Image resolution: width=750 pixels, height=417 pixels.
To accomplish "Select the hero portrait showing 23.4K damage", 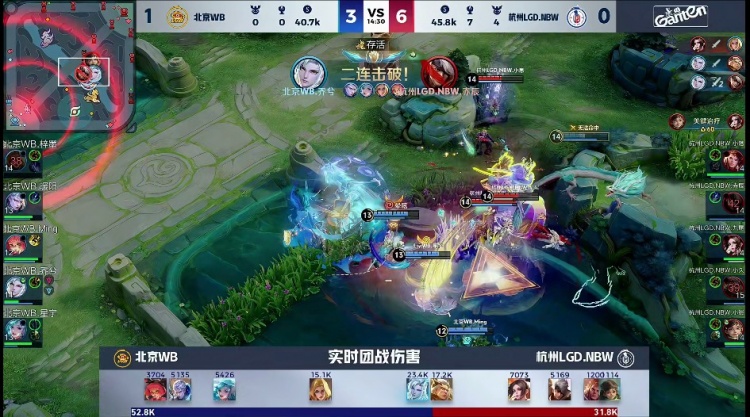I will click(x=418, y=390).
